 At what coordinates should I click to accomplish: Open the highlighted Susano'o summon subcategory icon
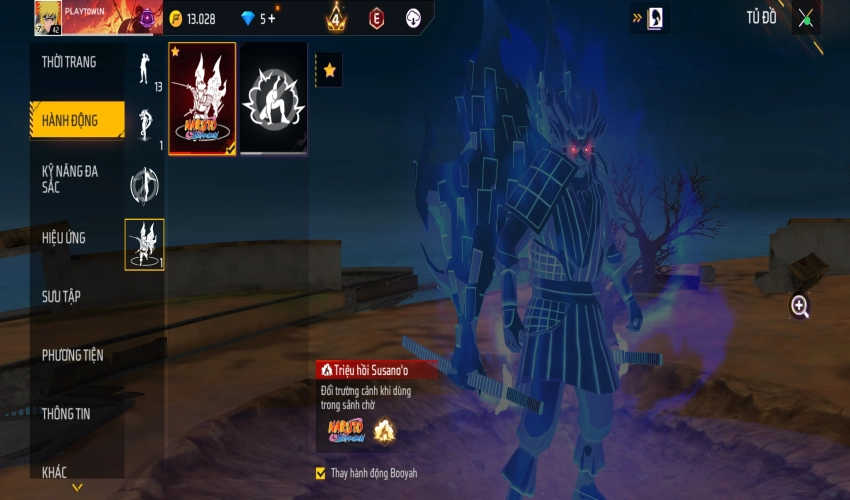click(x=145, y=244)
